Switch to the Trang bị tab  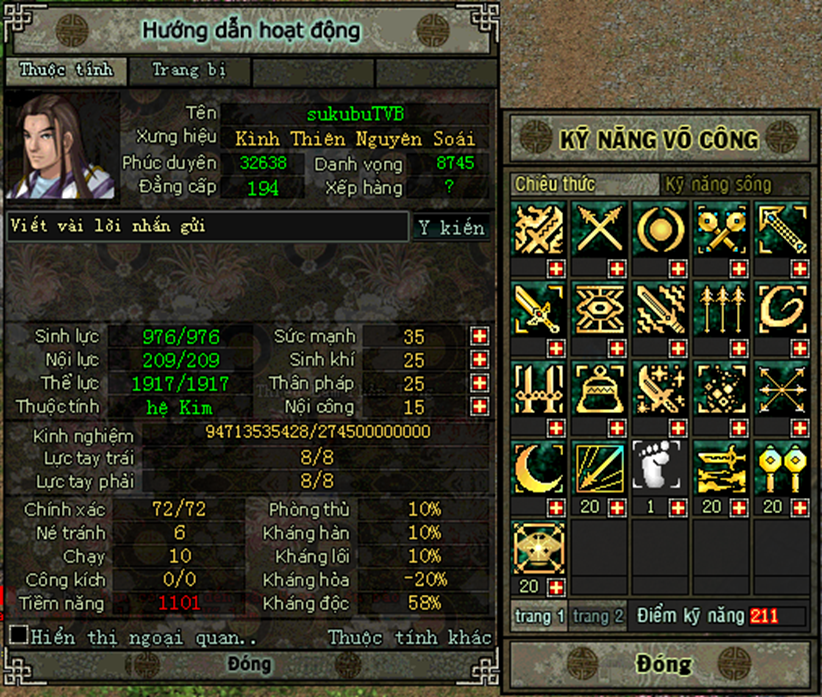[x=188, y=71]
